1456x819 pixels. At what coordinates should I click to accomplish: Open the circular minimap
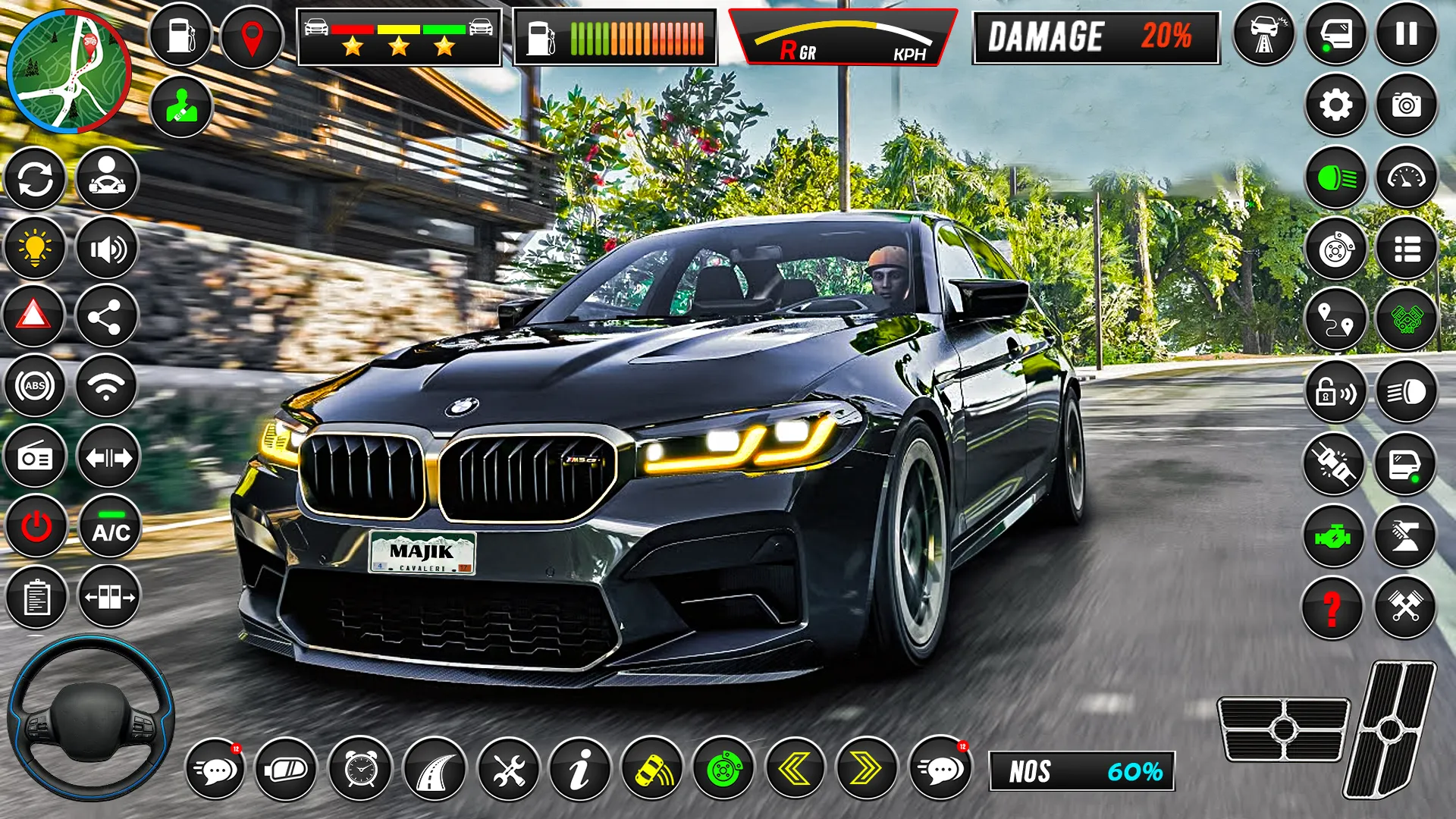click(68, 71)
